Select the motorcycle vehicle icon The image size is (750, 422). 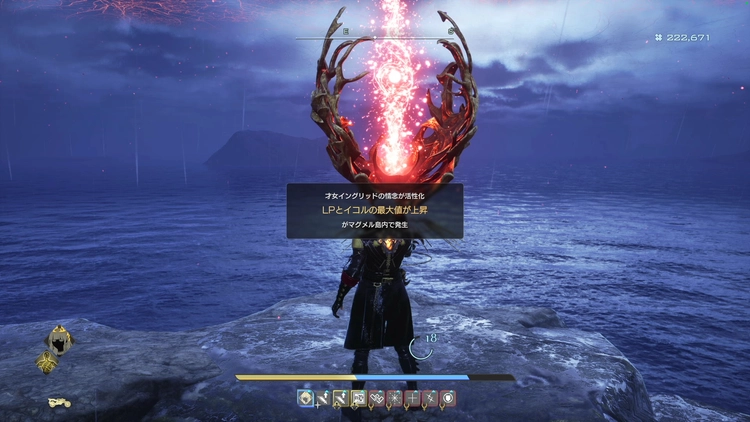(x=59, y=402)
